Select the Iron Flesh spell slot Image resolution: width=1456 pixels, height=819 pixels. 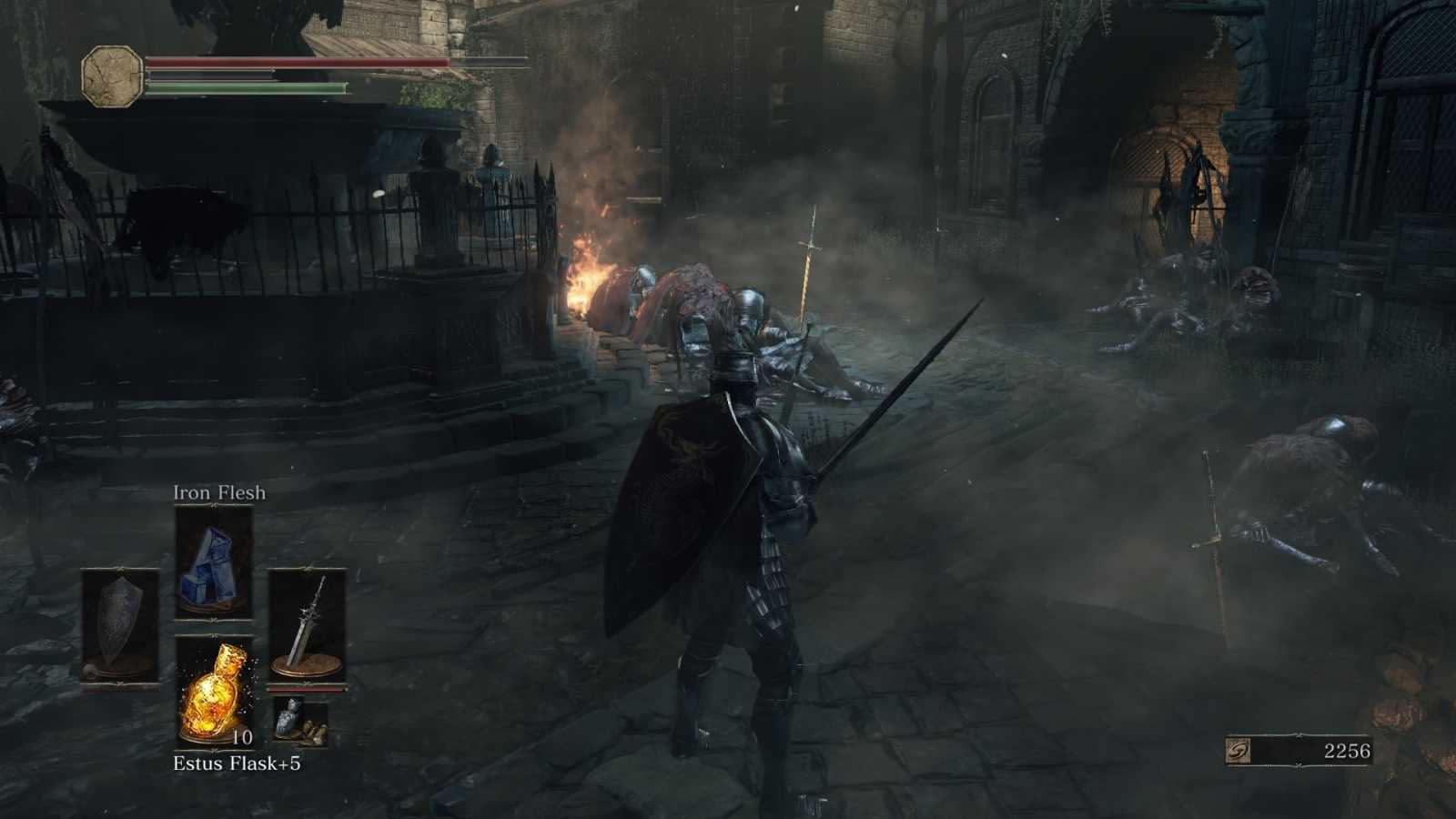[x=214, y=562]
